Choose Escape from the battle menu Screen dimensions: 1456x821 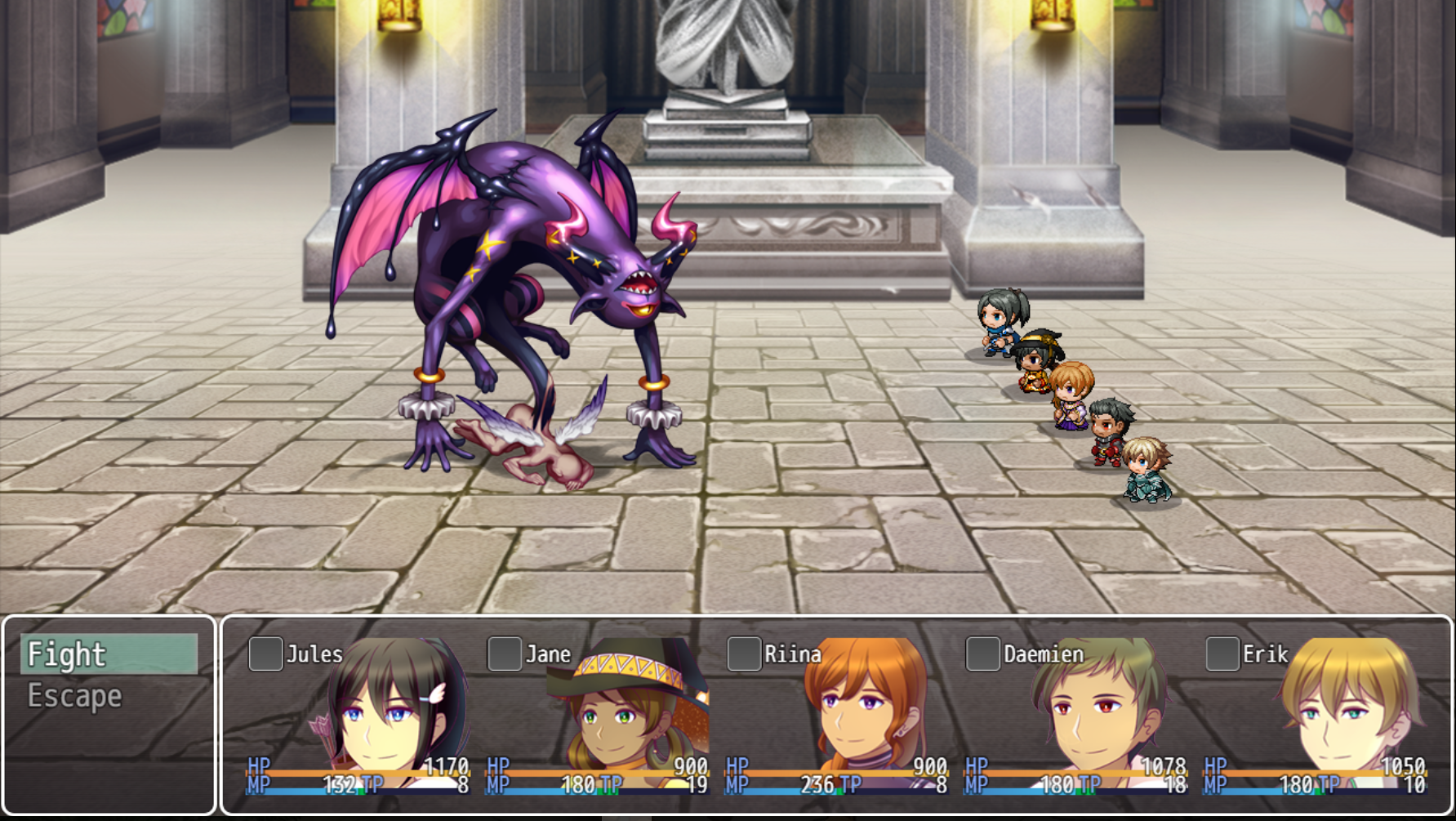pos(108,696)
